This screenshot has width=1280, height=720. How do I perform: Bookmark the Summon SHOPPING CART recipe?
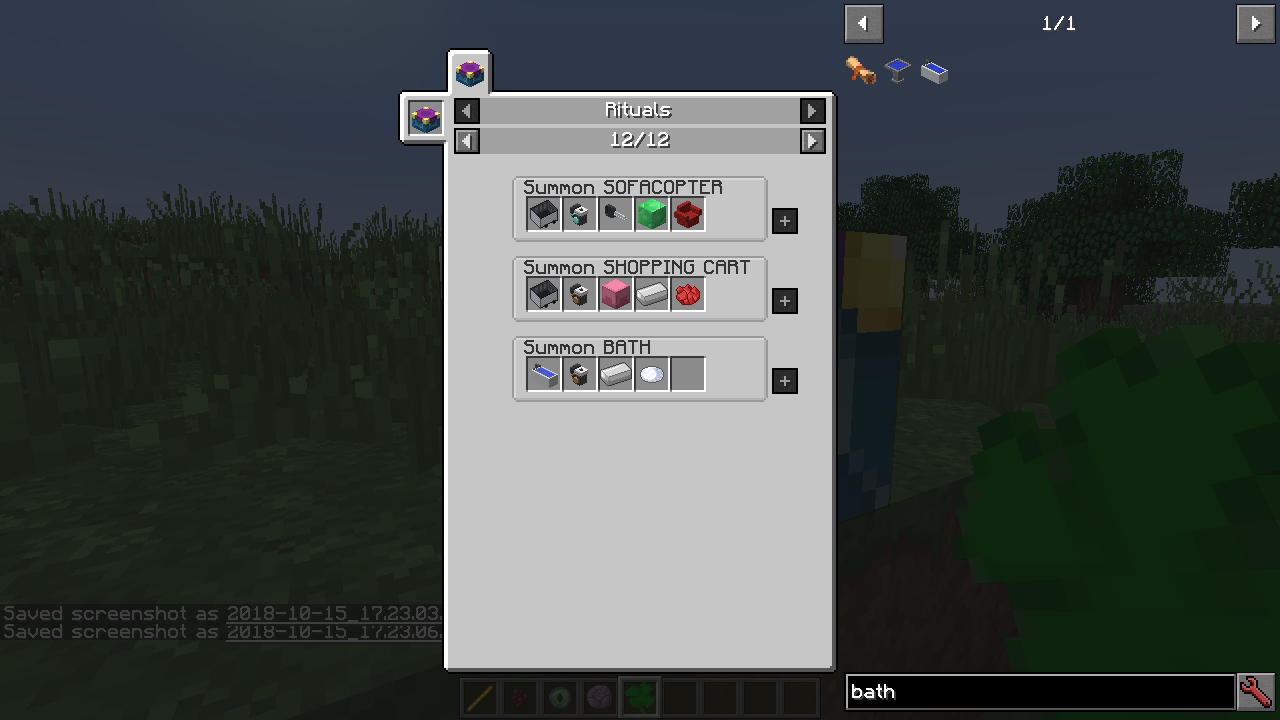[x=784, y=300]
